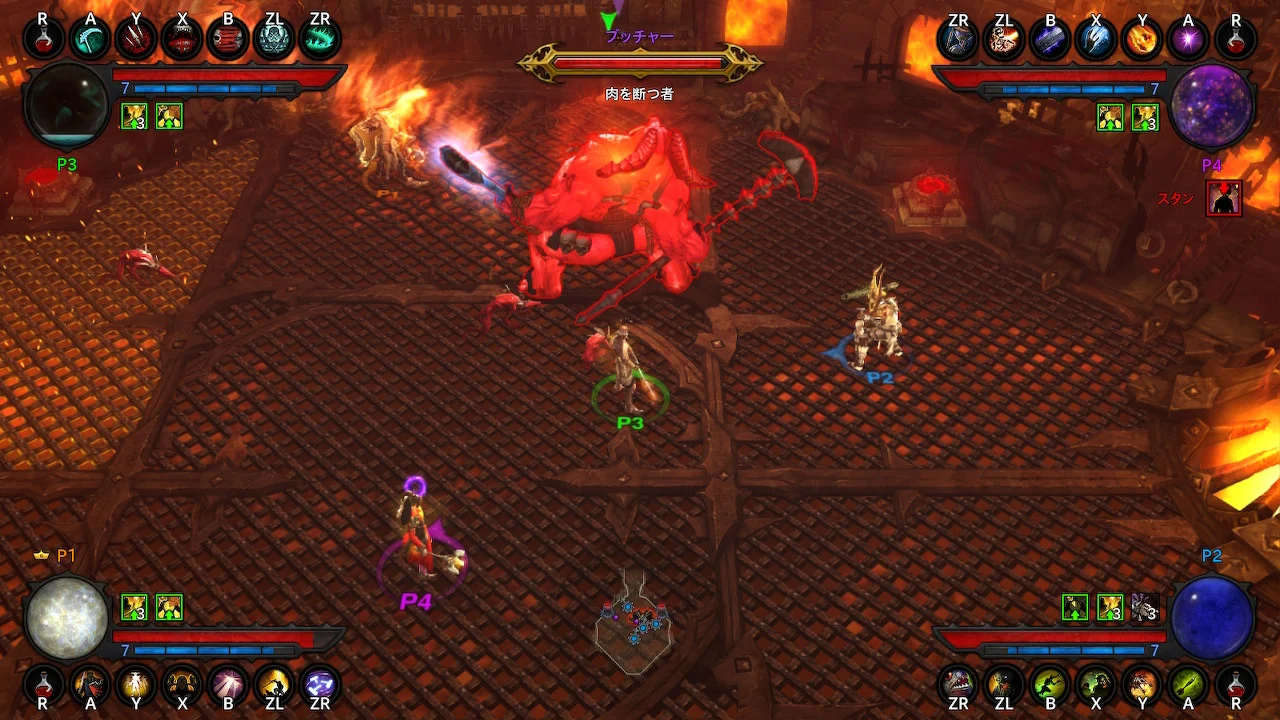Click P2's blue mana orb
The height and width of the screenshot is (720, 1280).
(1211, 617)
